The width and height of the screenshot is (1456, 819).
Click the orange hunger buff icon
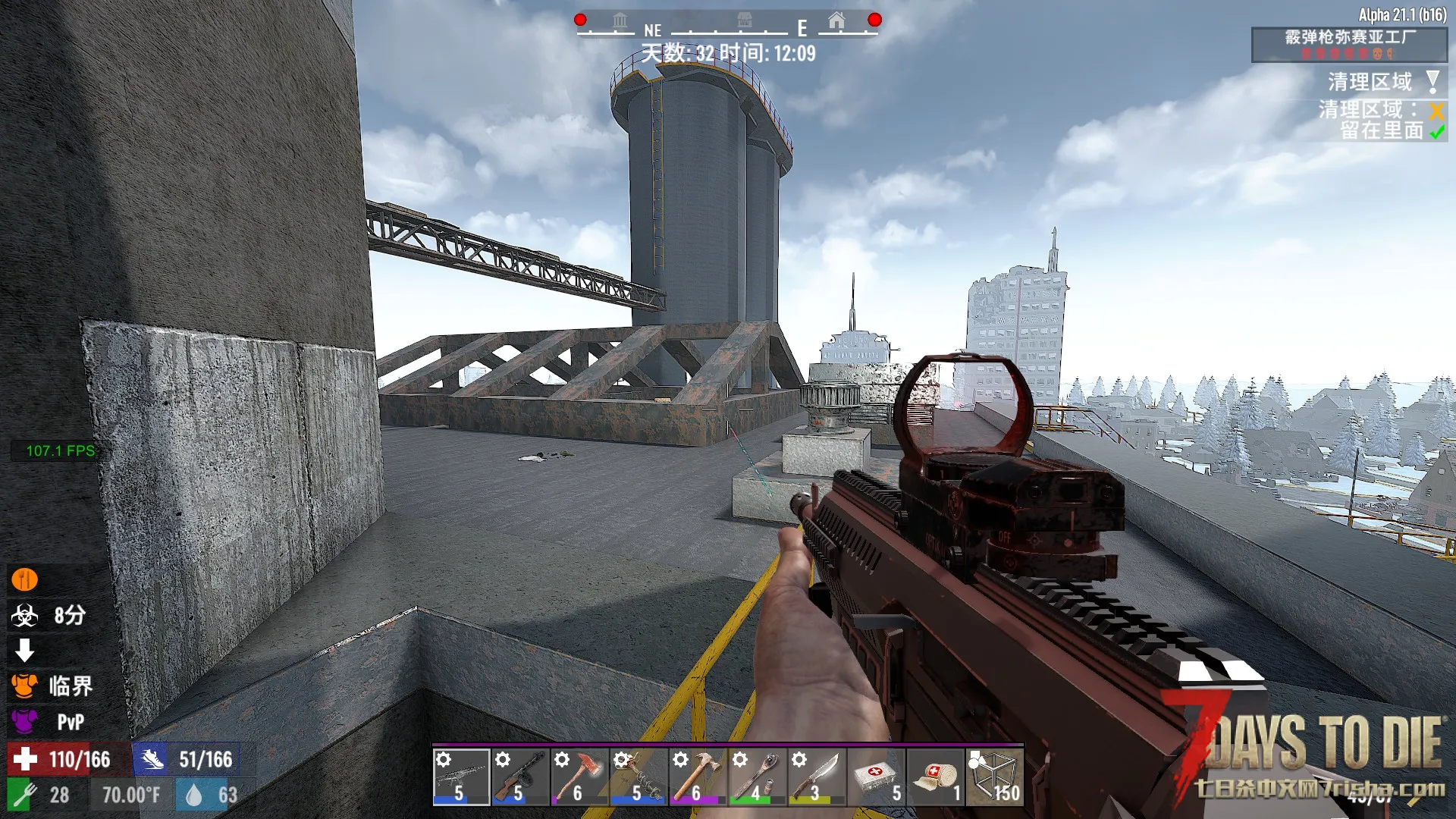point(24,580)
